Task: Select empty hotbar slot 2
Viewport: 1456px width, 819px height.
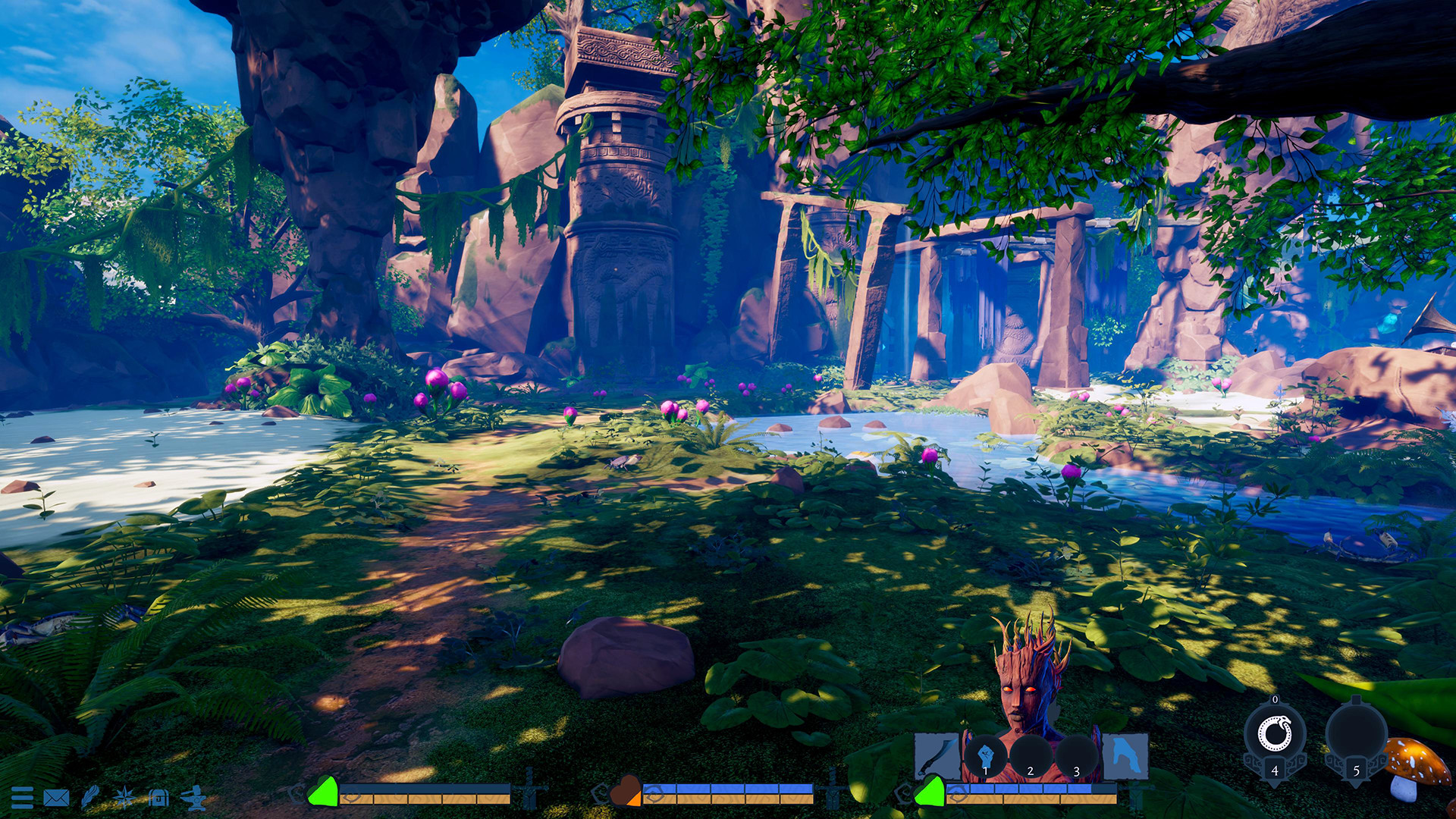Action: pos(1030,755)
